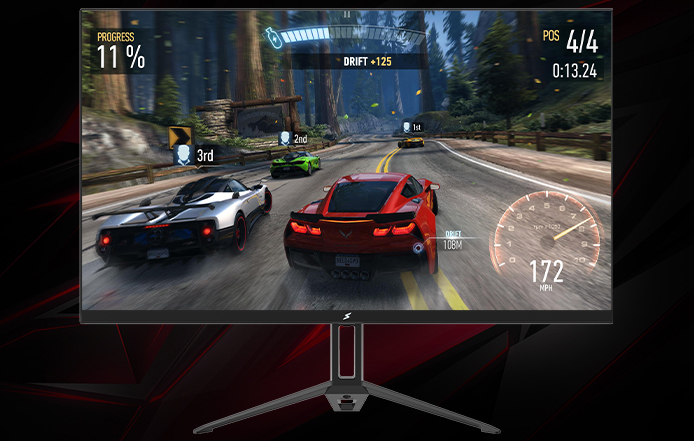Click the nitro bottle icon
The width and height of the screenshot is (694, 441).
tap(271, 38)
